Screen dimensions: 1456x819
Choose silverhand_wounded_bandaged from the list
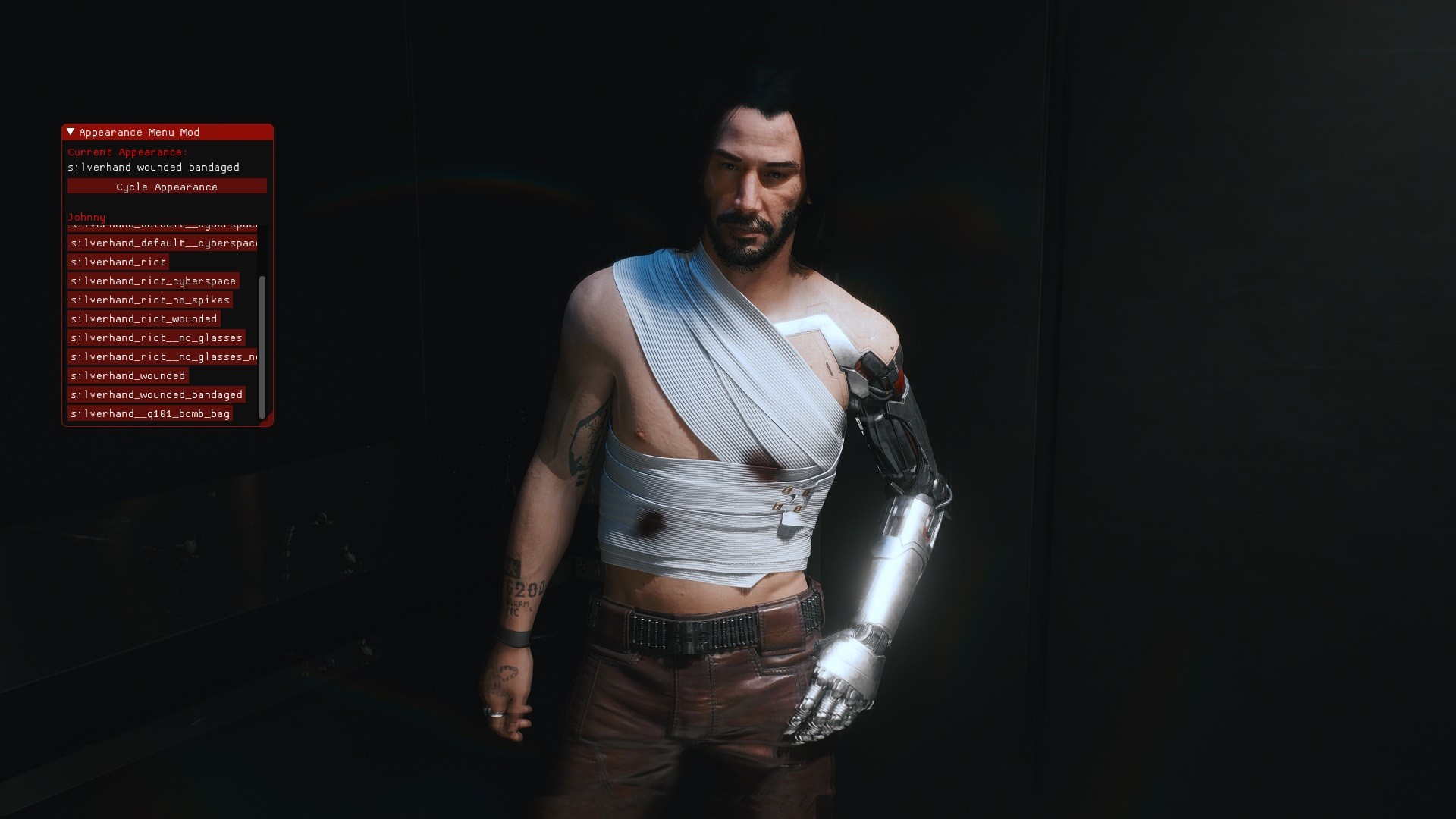click(x=157, y=394)
